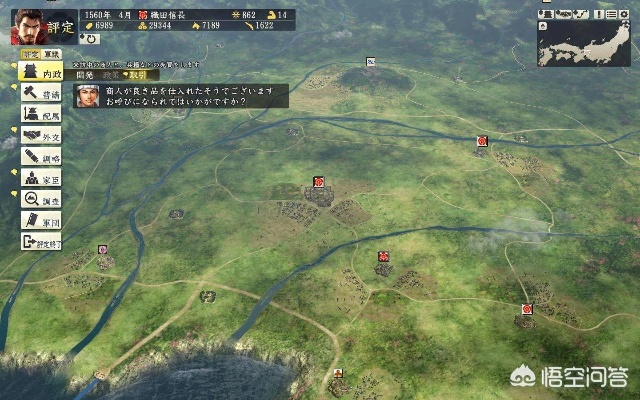640x400 pixels.
Task: Toggle the castle display icon above the minimap
Action: pos(546,14)
